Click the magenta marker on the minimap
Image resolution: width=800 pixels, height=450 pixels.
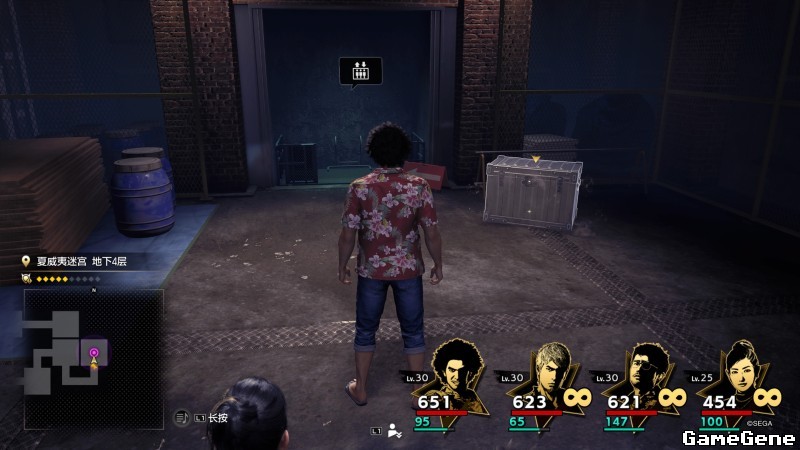click(x=94, y=352)
